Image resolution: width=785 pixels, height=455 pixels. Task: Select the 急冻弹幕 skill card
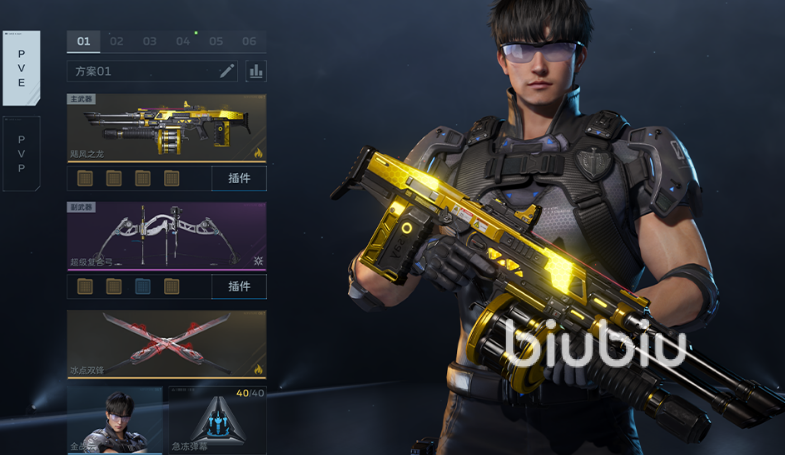(x=216, y=421)
